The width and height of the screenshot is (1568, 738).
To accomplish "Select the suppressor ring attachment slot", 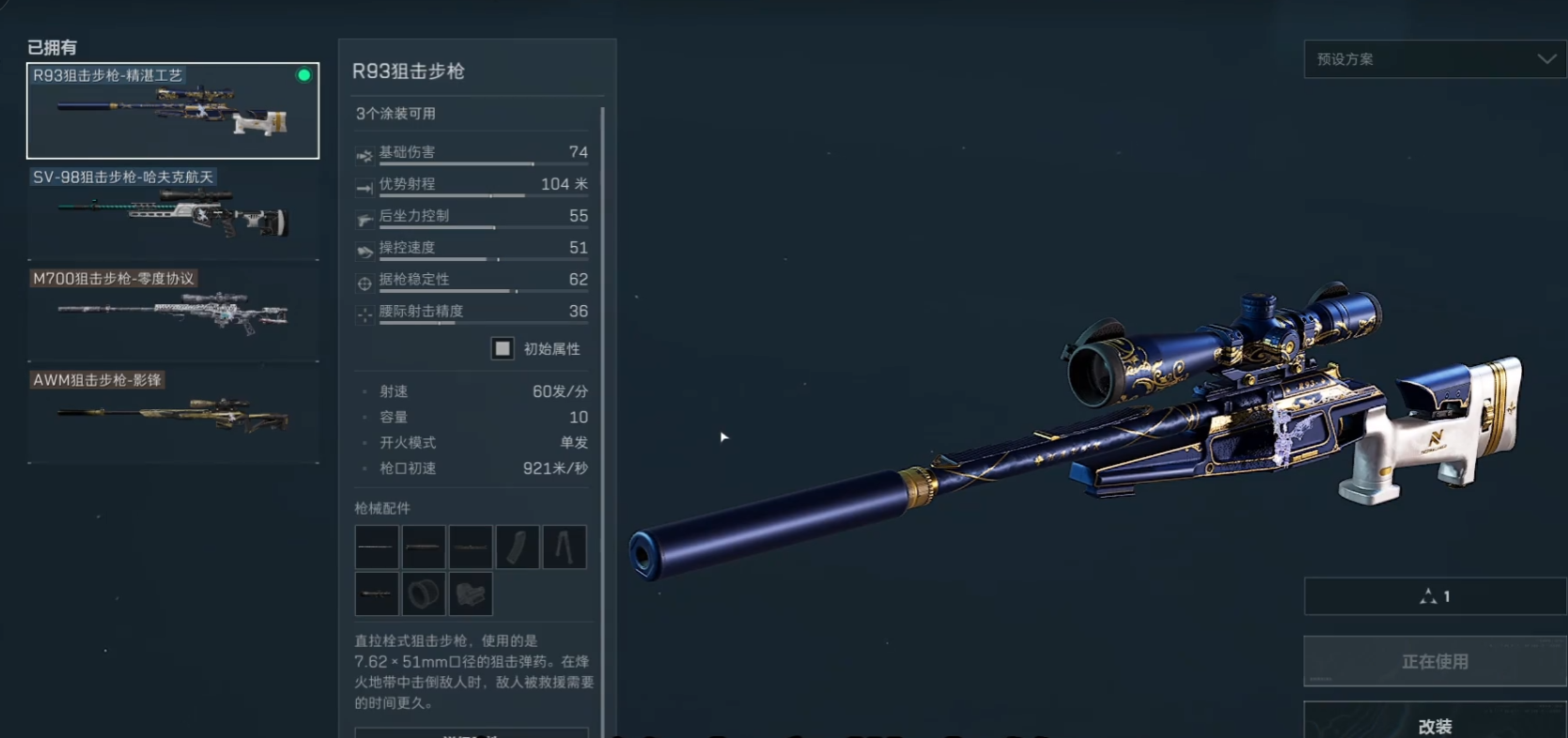I will pos(423,593).
